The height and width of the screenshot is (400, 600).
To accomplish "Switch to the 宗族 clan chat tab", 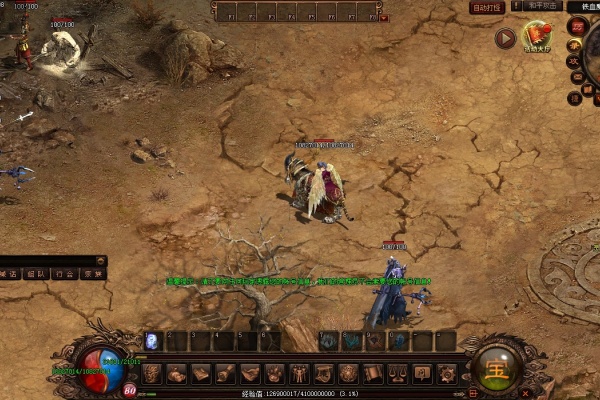I will (x=92, y=273).
